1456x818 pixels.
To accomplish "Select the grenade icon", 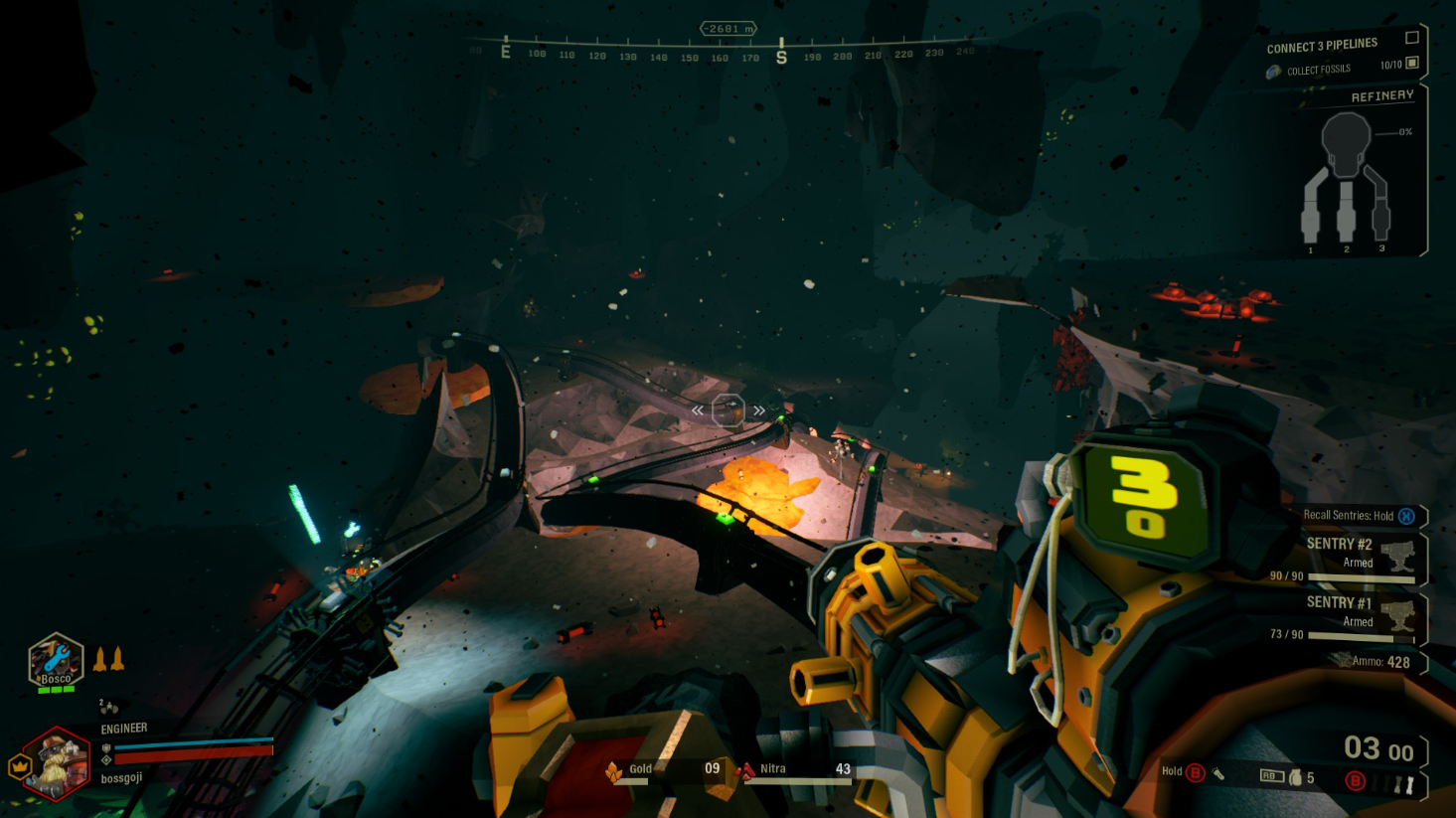I will [x=1296, y=777].
